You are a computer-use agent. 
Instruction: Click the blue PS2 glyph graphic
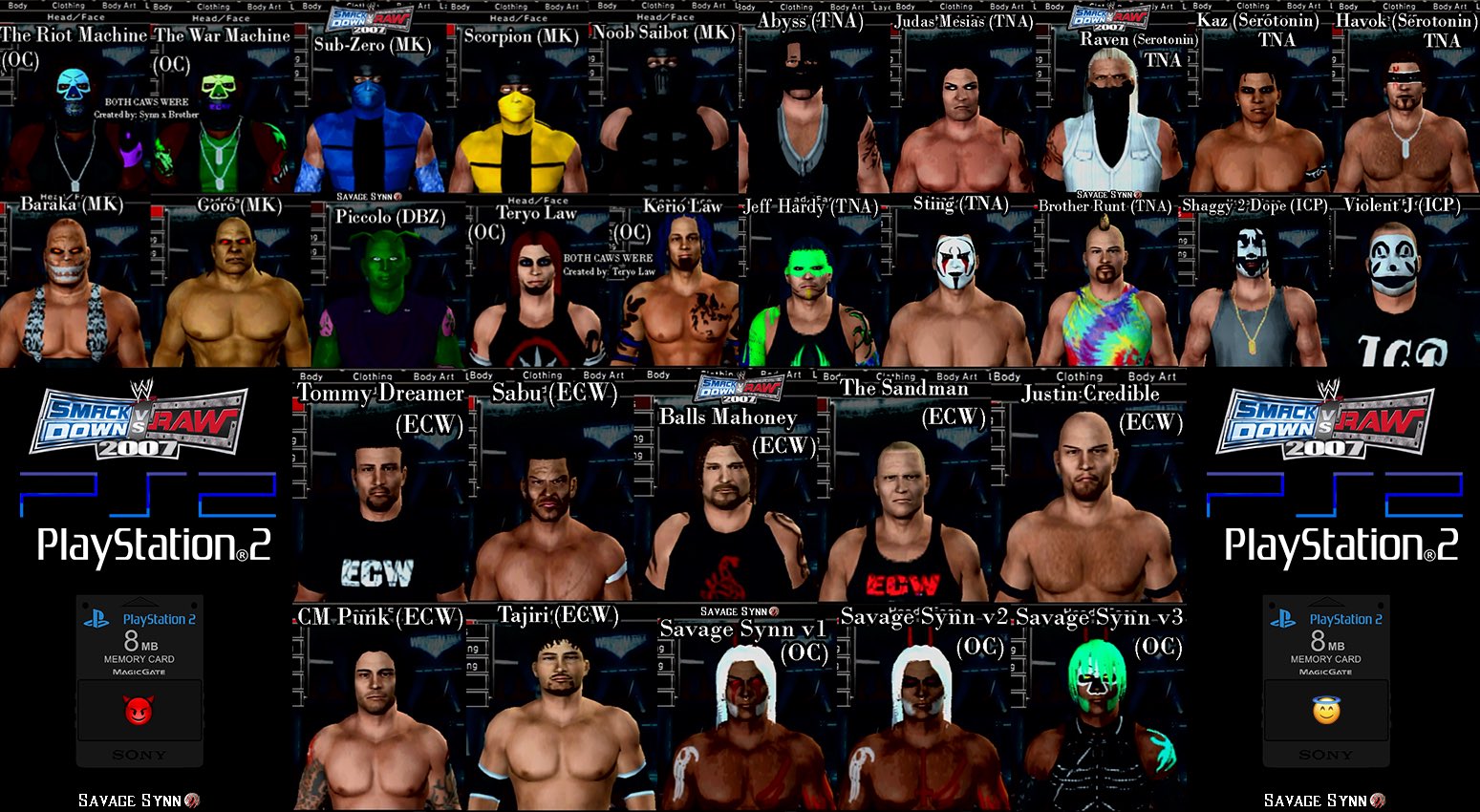[141, 492]
